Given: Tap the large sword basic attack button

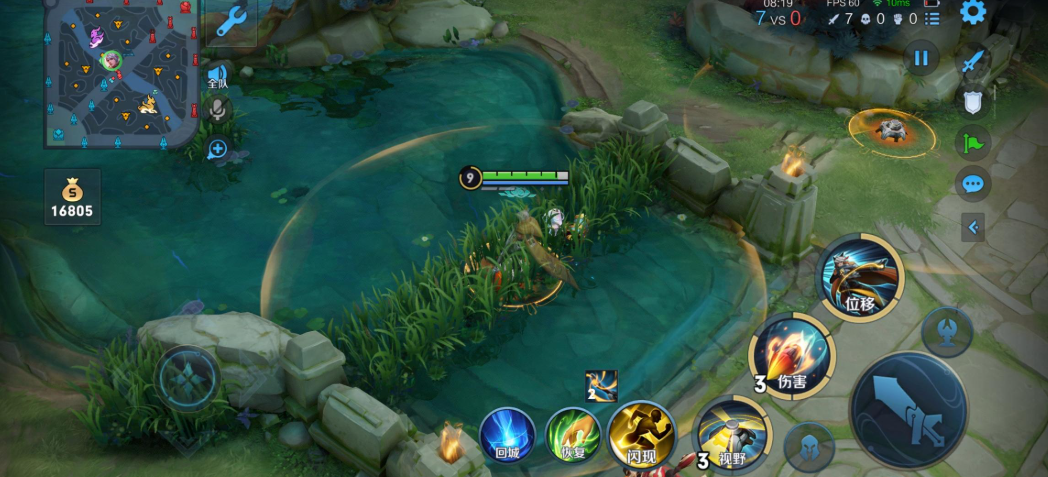Looking at the screenshot, I should 907,410.
